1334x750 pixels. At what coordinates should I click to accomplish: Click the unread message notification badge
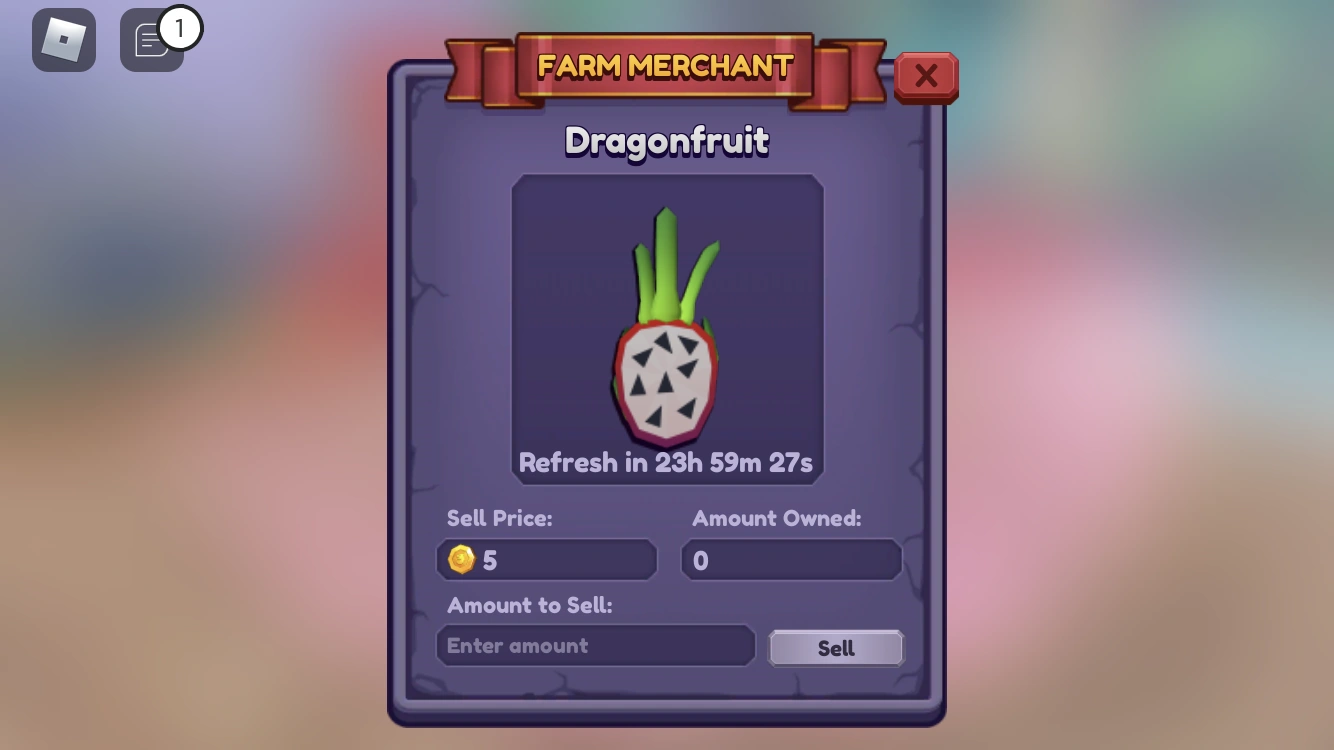tap(180, 27)
